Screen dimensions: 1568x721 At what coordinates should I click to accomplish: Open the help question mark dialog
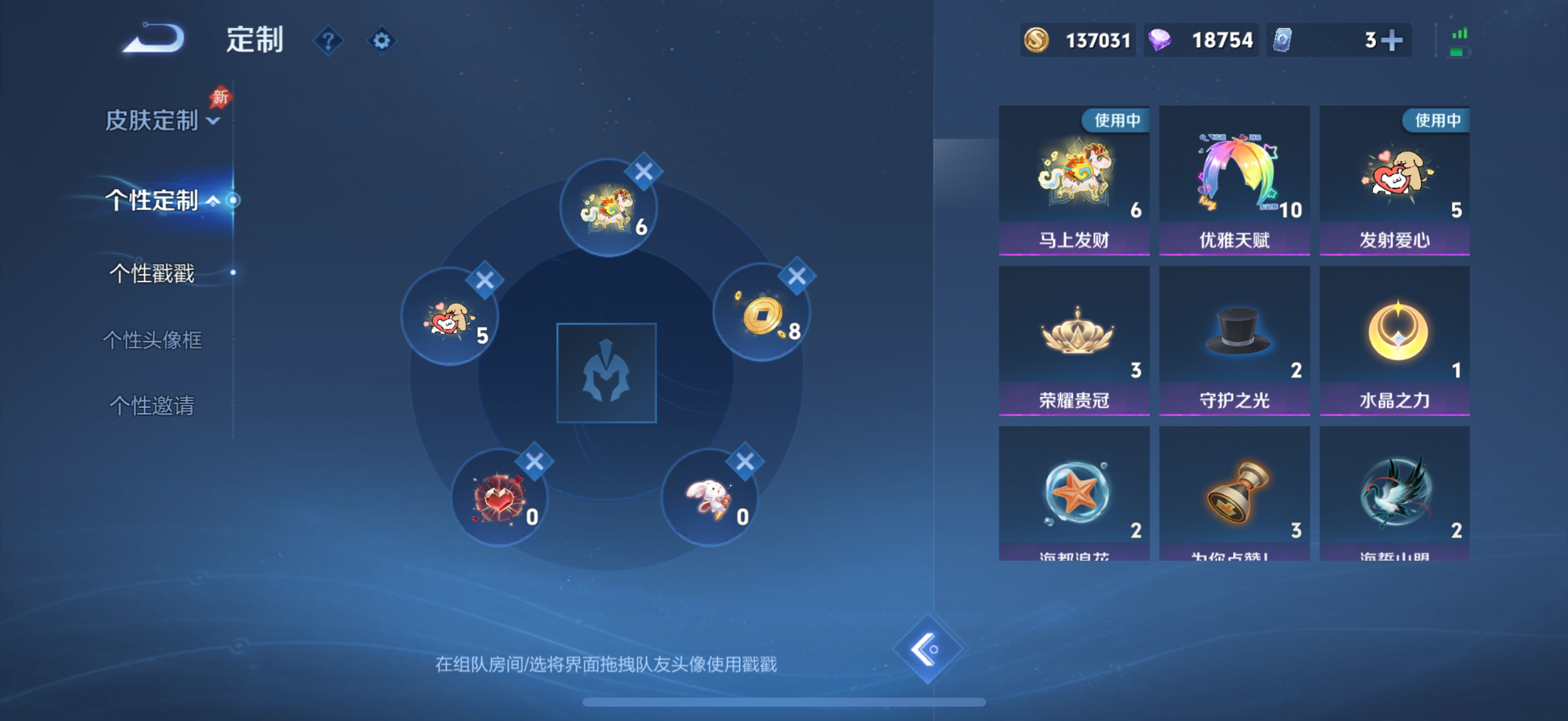pos(328,40)
